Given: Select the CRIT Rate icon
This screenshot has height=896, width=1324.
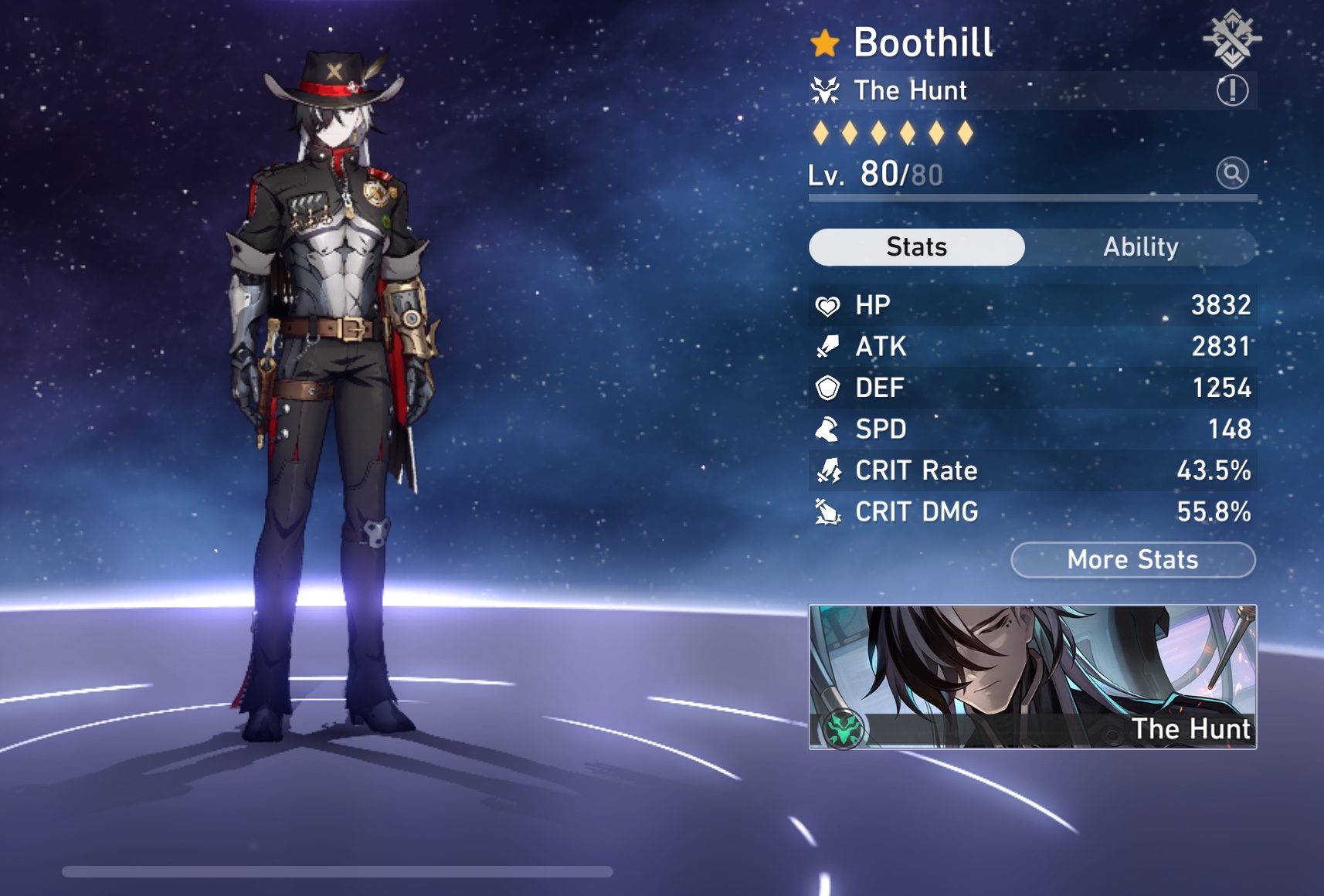Looking at the screenshot, I should pos(830,470).
